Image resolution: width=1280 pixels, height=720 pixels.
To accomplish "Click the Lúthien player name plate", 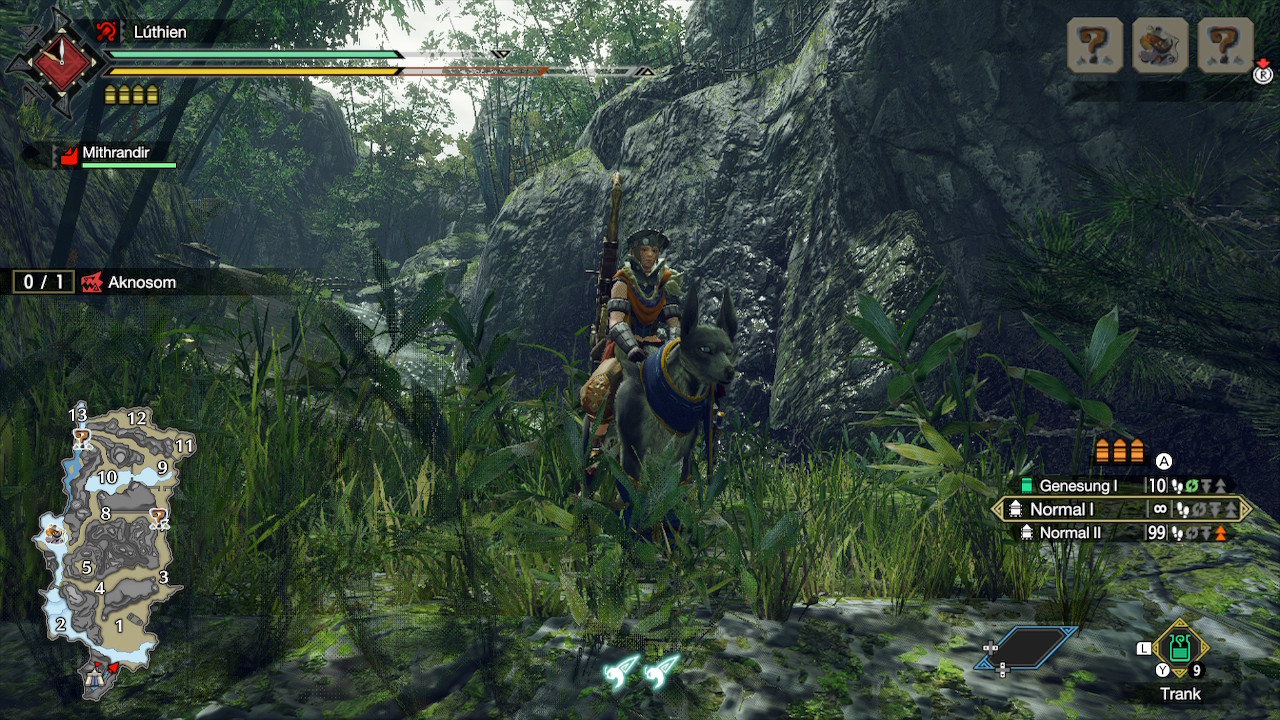I will pos(160,32).
